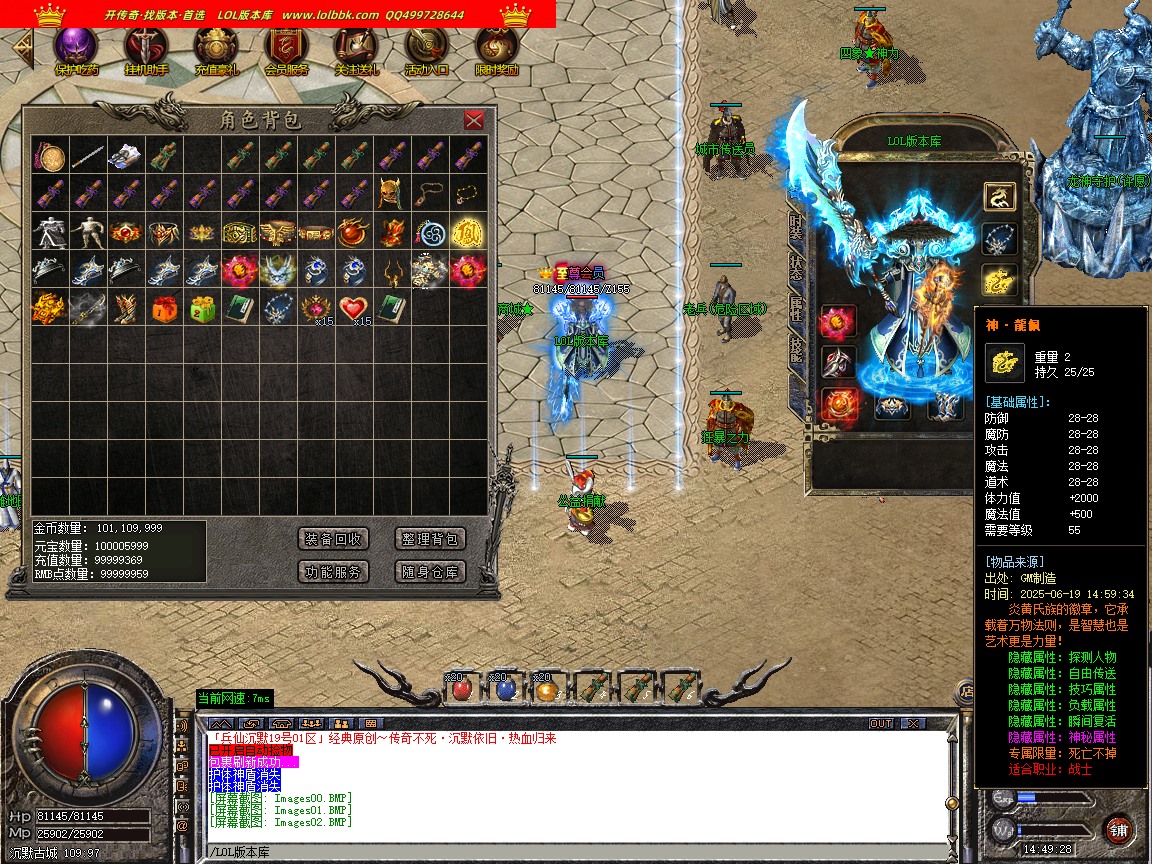Switch to the 状态 status tab

(x=796, y=268)
